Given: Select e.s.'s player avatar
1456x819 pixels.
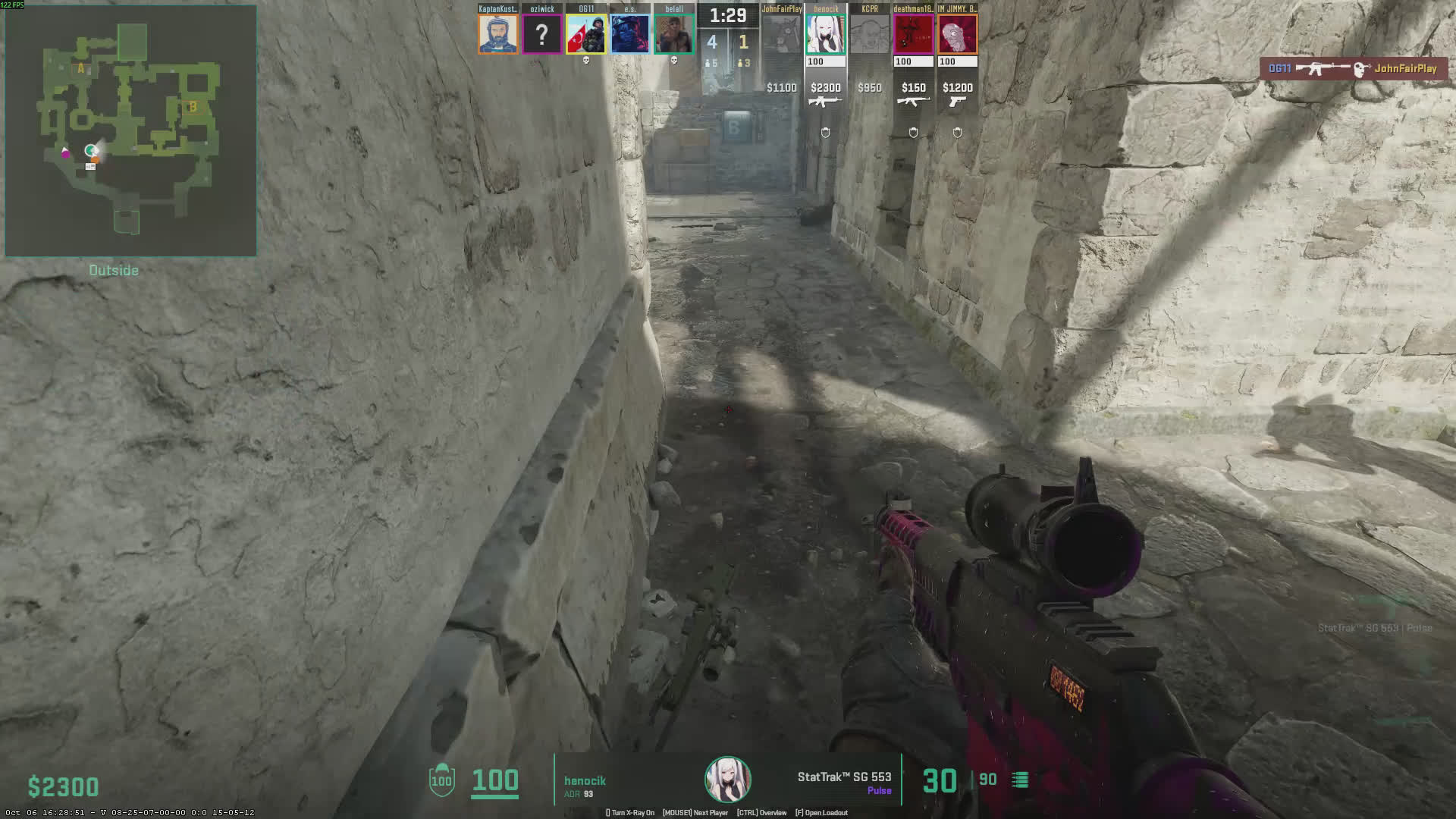Looking at the screenshot, I should tap(630, 34).
